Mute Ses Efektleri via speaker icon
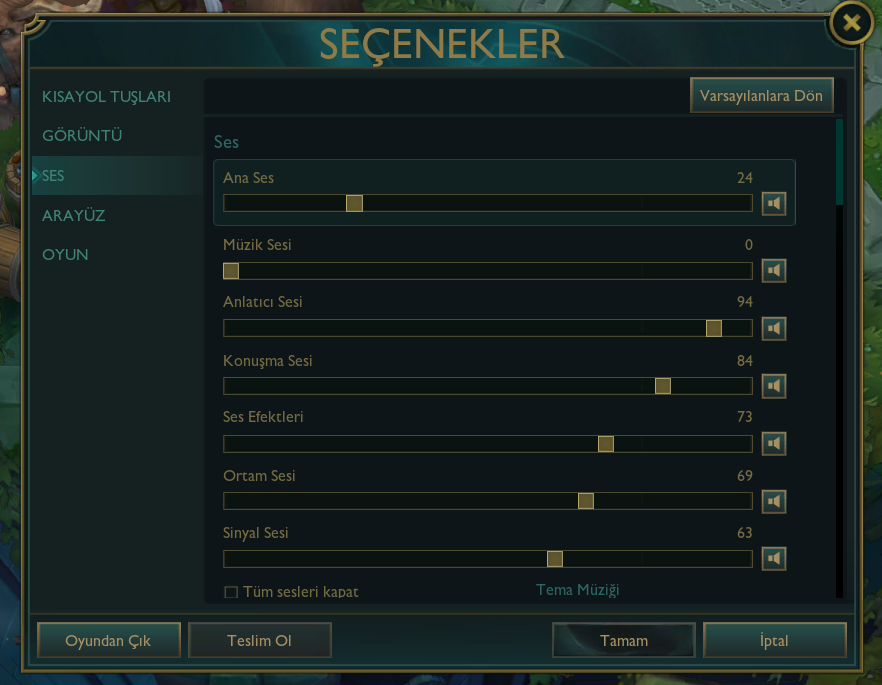 coord(773,443)
